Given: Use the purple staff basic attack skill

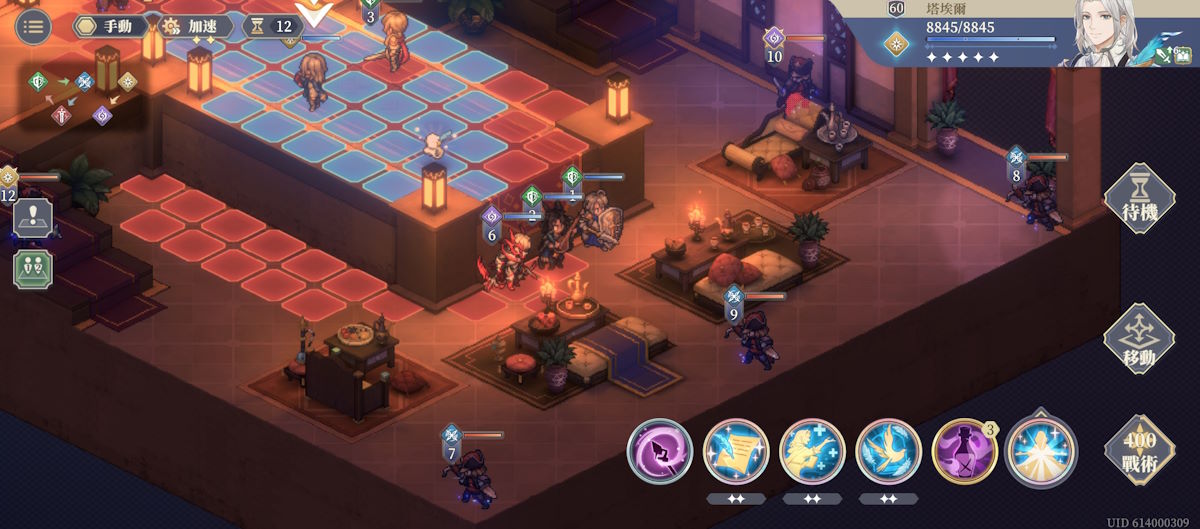Looking at the screenshot, I should point(660,452).
